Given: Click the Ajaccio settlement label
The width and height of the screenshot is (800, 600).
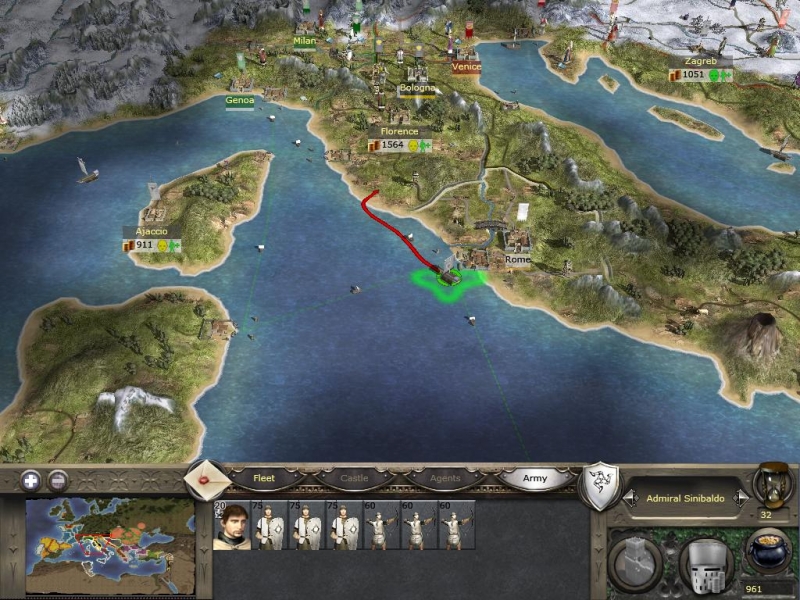Looking at the screenshot, I should point(146,231).
